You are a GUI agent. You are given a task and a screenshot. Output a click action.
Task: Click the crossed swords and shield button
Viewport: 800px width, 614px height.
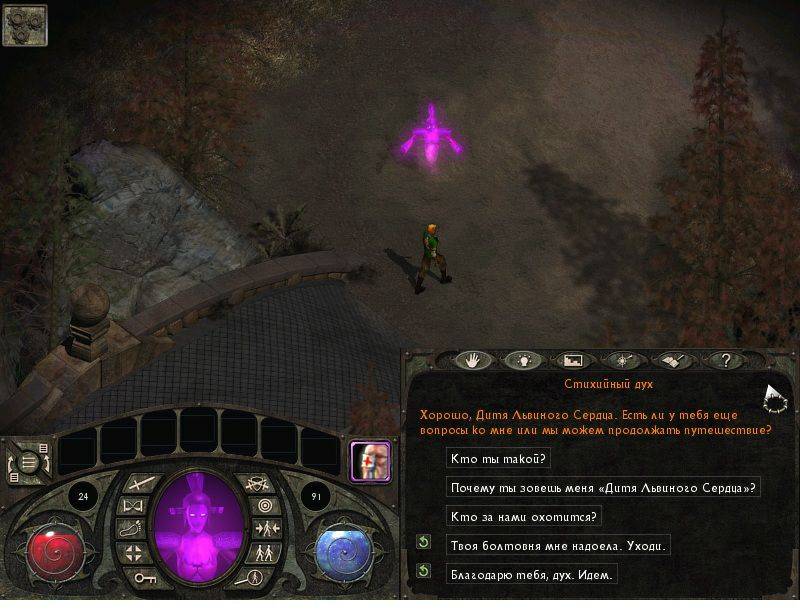point(258,483)
